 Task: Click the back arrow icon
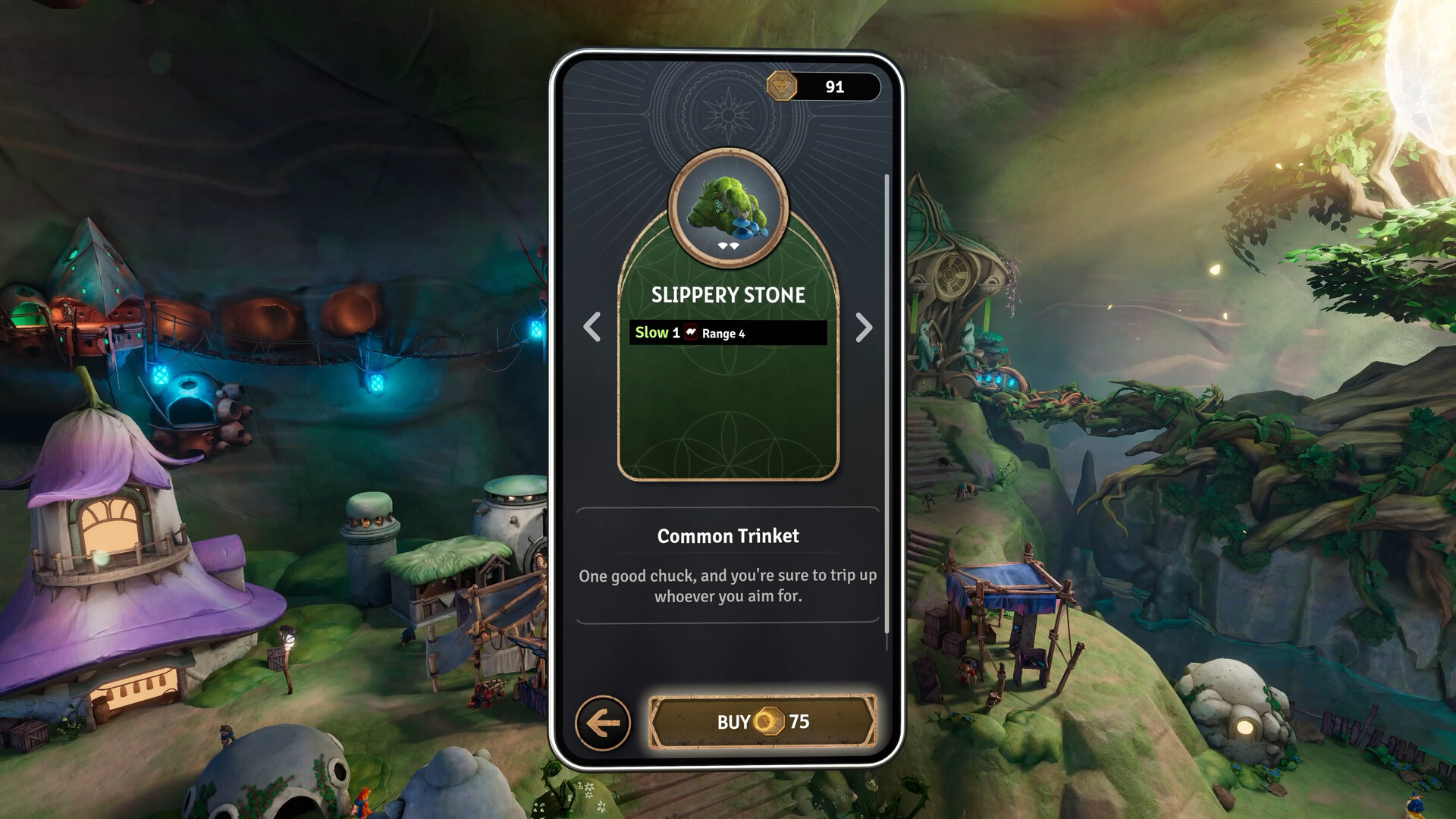coord(603,722)
